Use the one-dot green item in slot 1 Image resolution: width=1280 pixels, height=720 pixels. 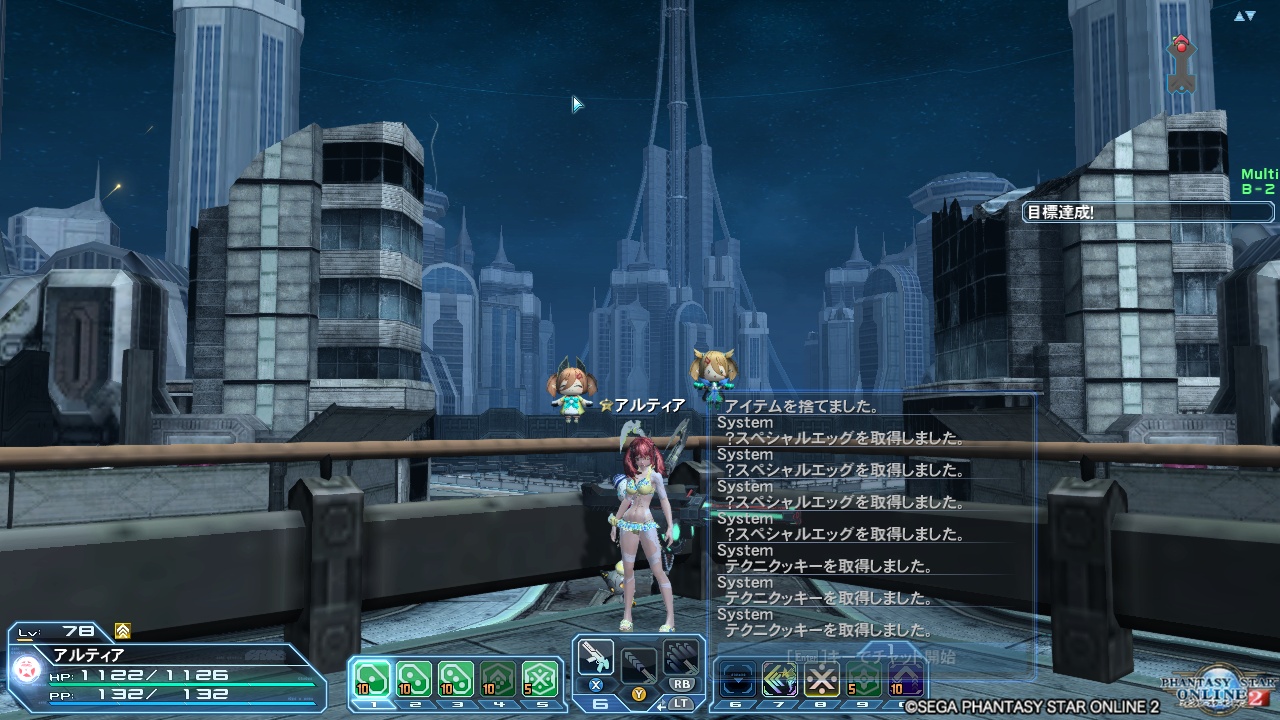pos(372,680)
